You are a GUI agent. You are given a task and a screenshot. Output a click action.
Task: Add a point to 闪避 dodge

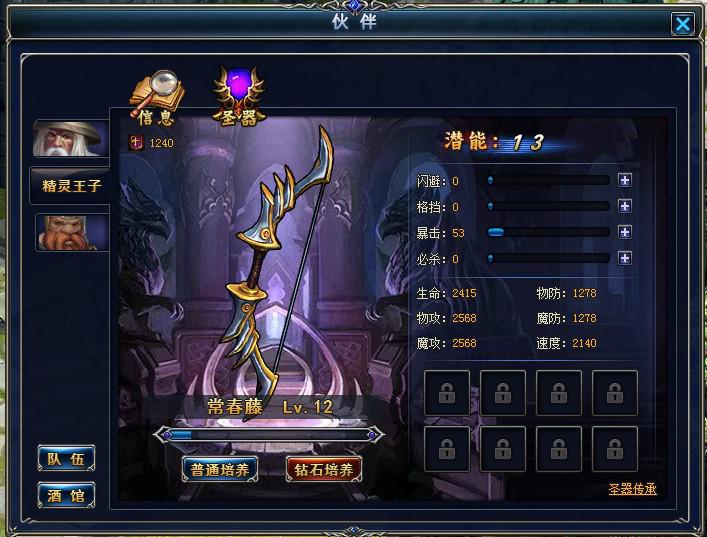625,181
